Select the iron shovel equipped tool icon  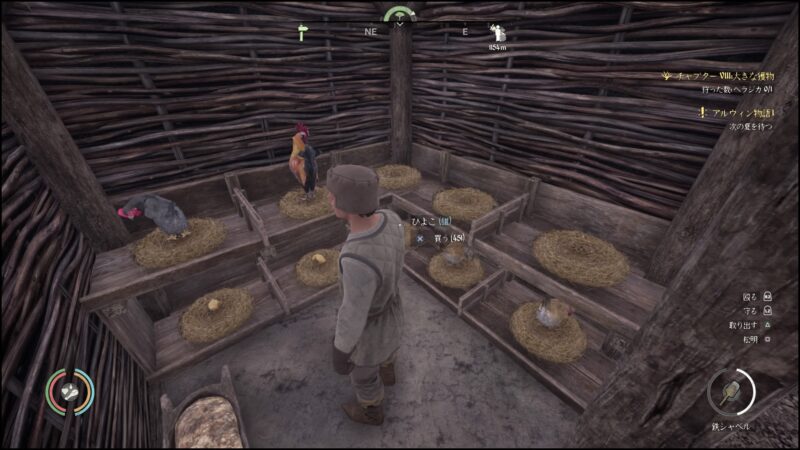click(731, 392)
